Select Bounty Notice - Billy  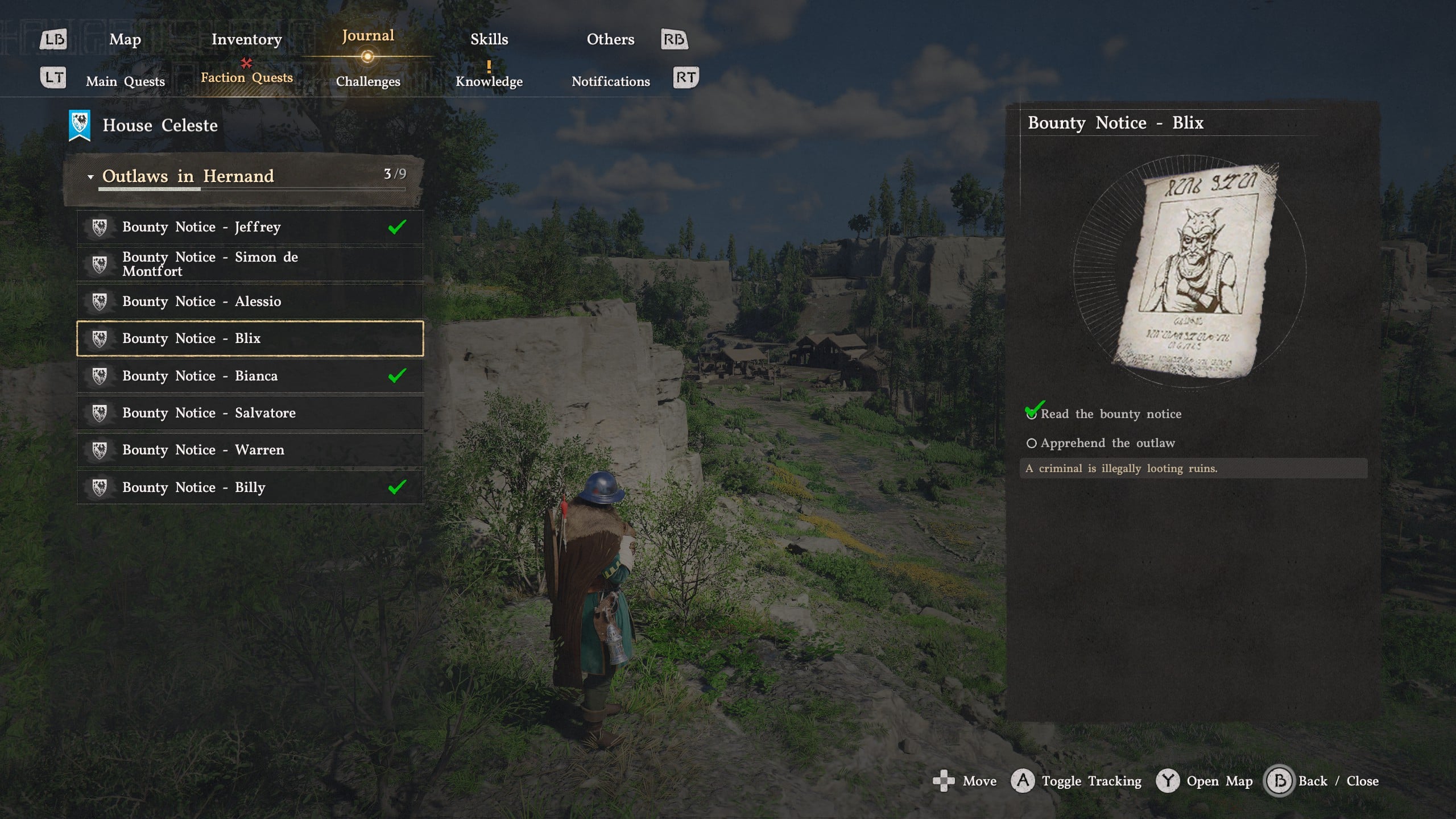pos(250,487)
